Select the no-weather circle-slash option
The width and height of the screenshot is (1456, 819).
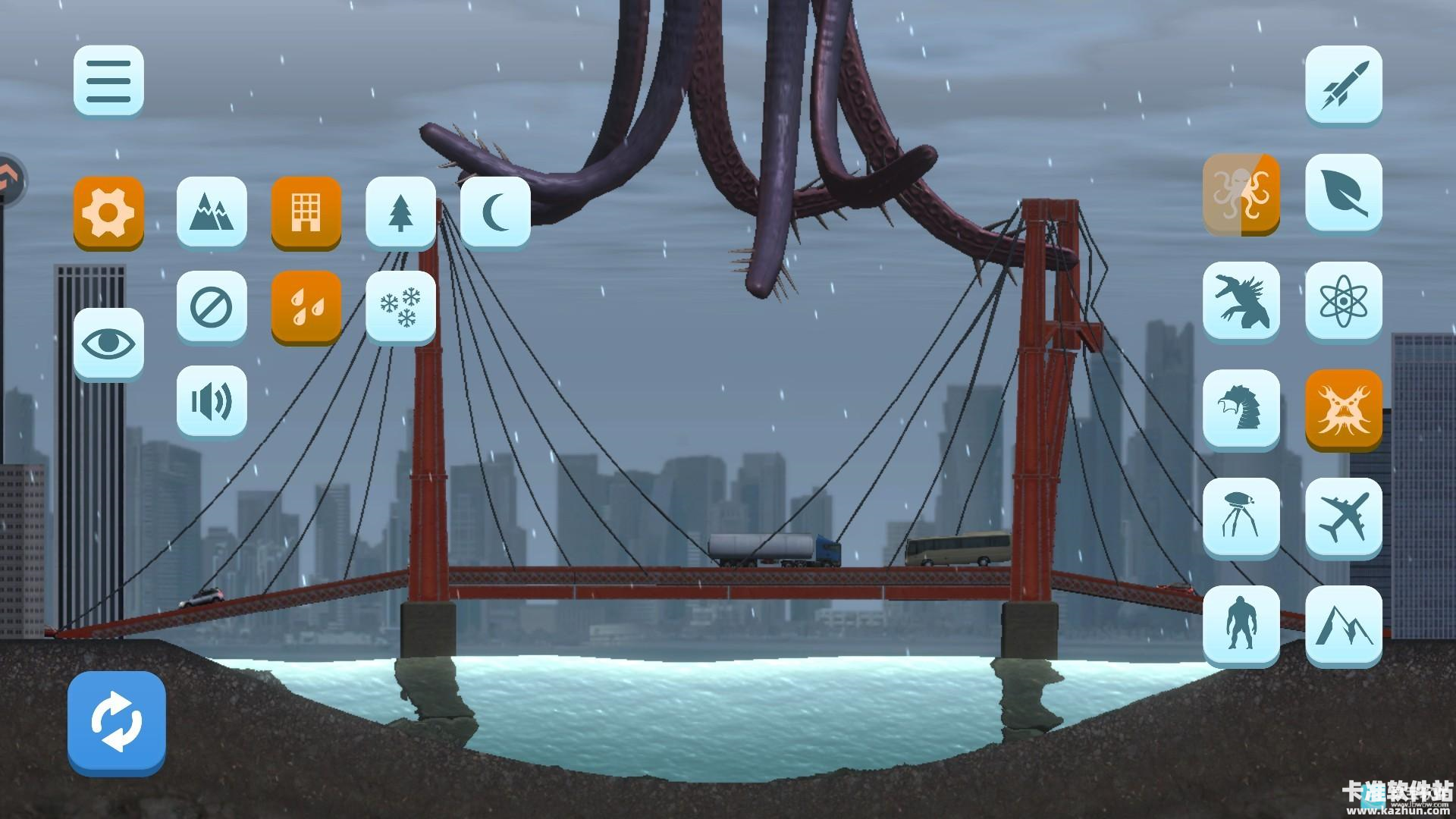point(212,306)
